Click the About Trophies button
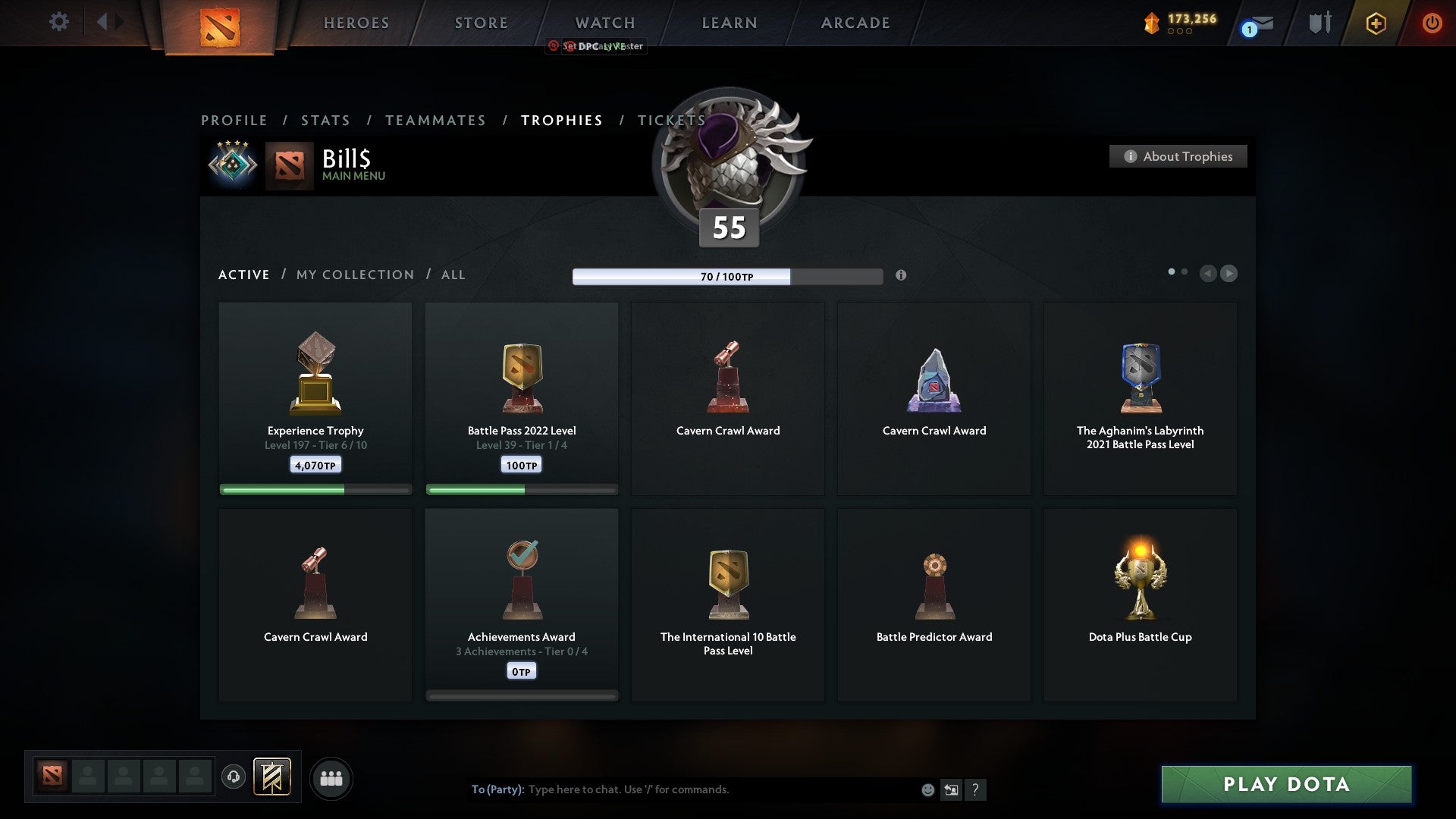Image resolution: width=1456 pixels, height=819 pixels. coord(1178,156)
